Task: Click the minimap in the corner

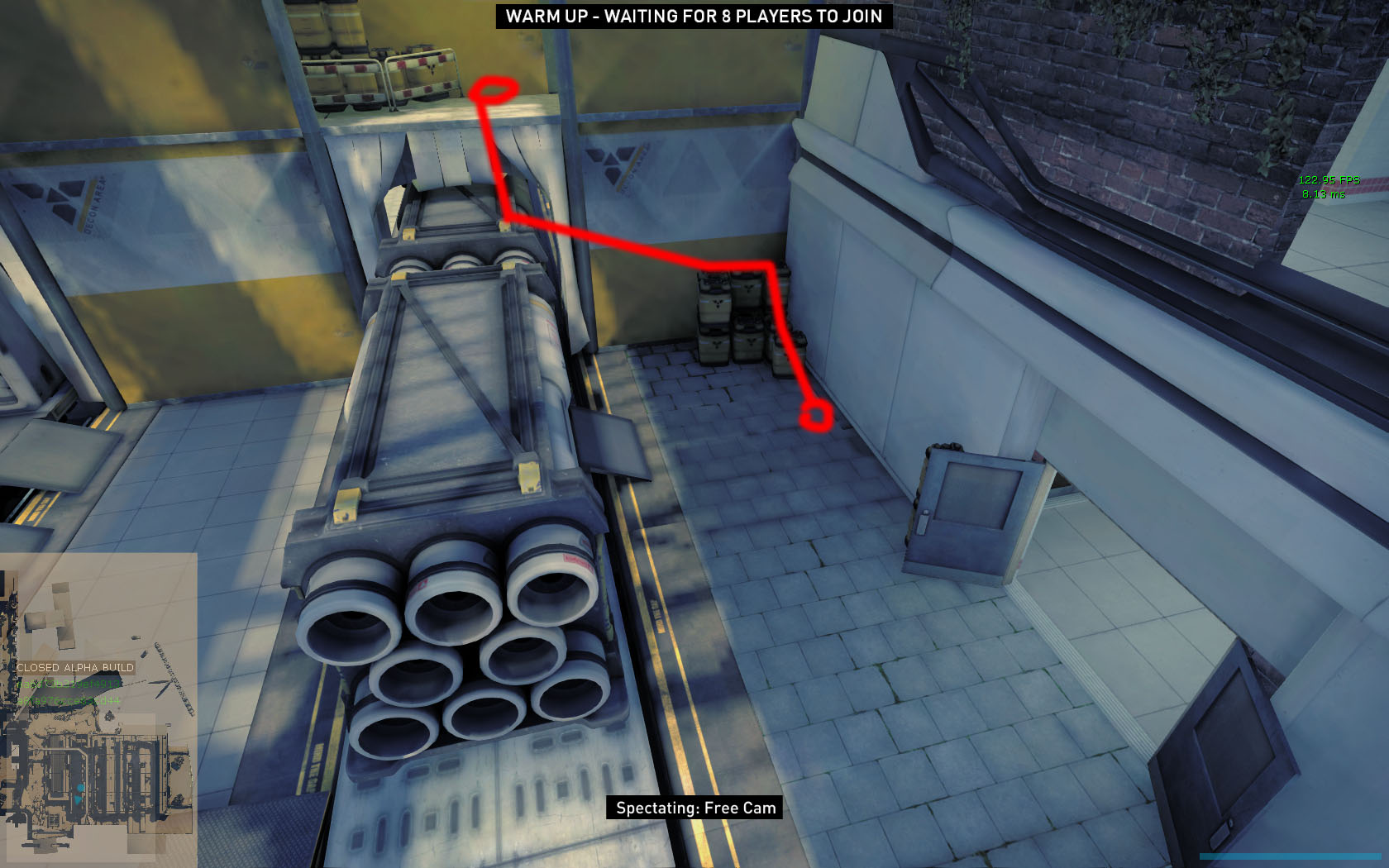Action: pos(98,708)
